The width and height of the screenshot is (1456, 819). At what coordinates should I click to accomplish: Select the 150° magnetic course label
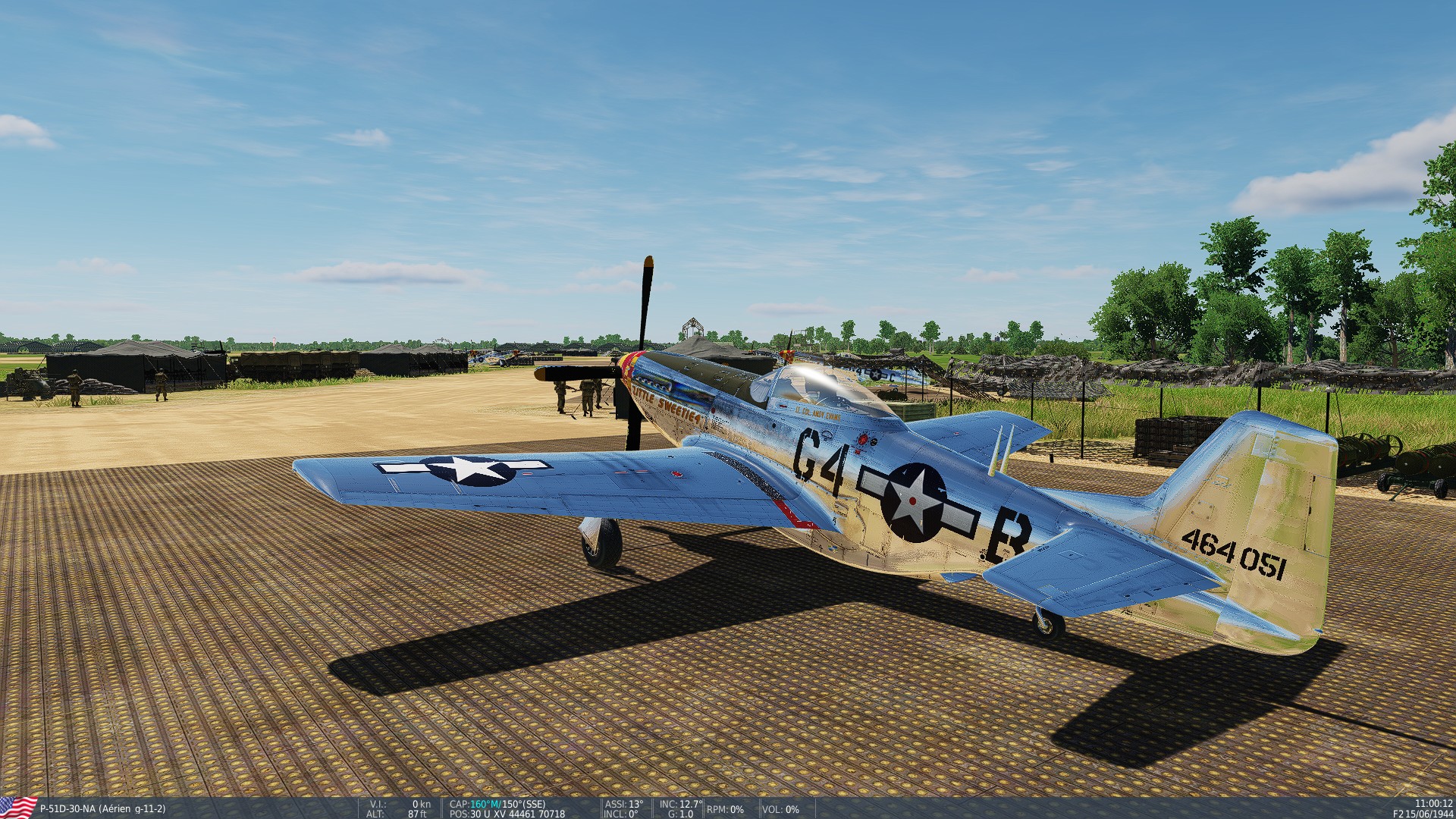pyautogui.click(x=507, y=802)
